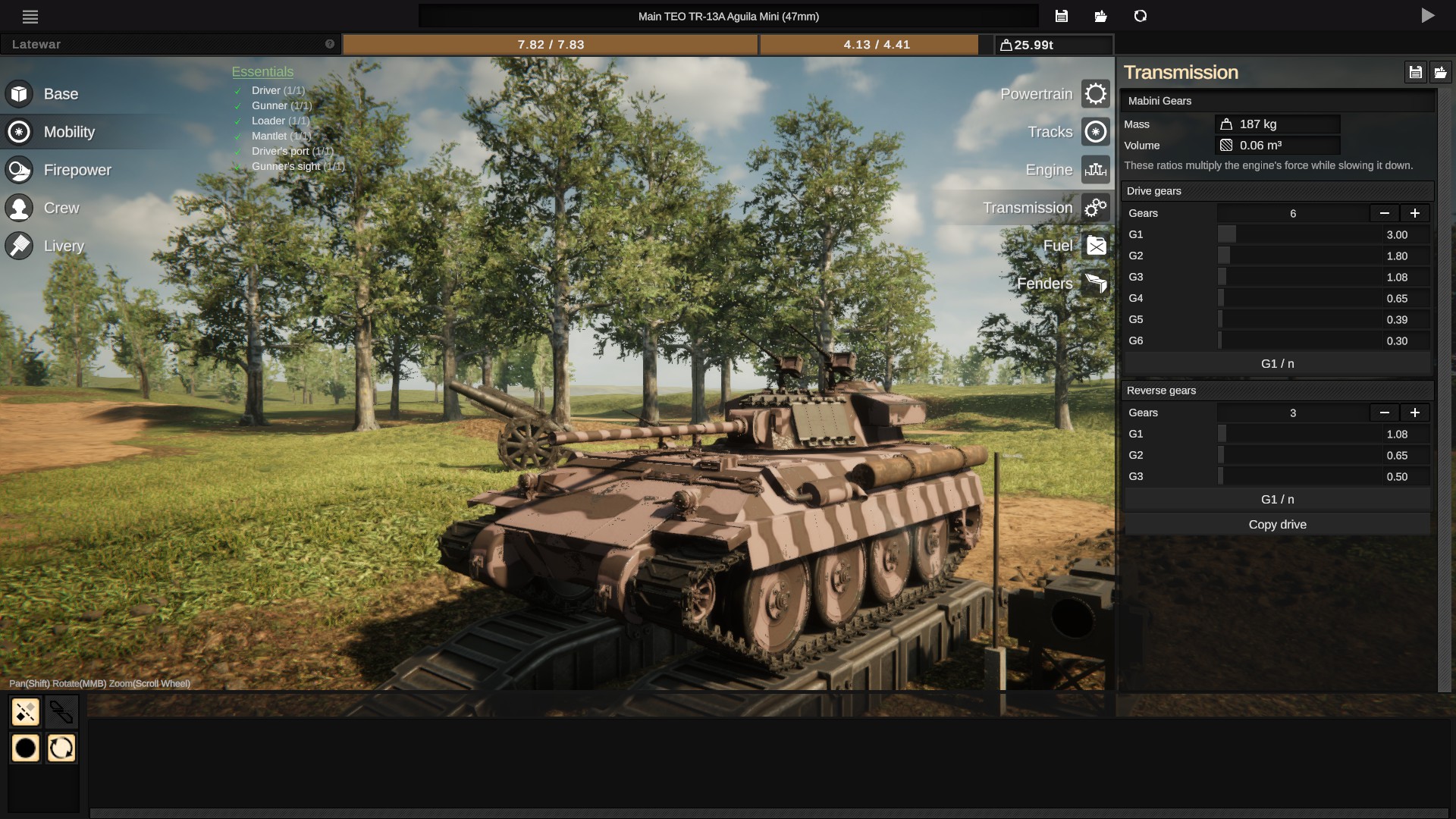Toggle the black circle wheel tool

(x=25, y=748)
